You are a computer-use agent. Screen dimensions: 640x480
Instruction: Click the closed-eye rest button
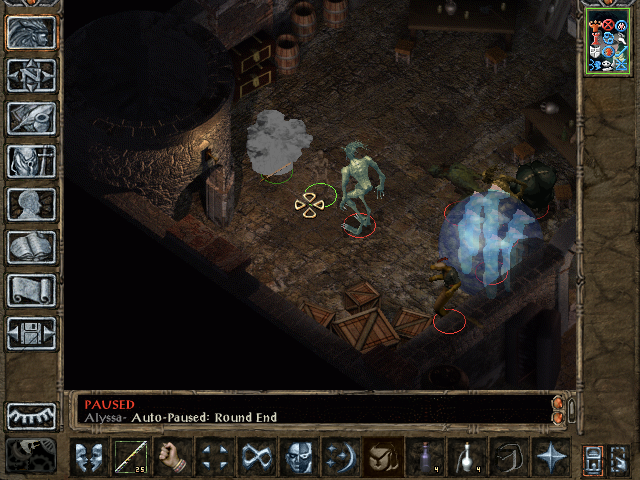(31, 416)
